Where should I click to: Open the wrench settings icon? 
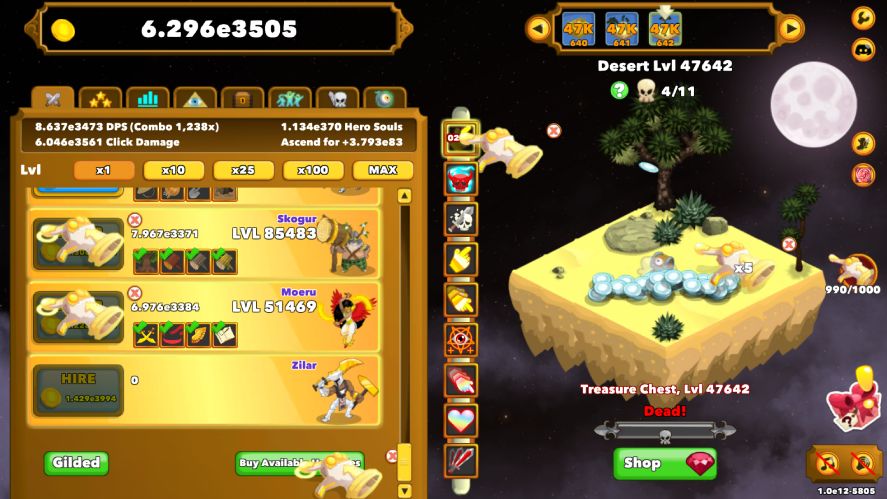[862, 17]
